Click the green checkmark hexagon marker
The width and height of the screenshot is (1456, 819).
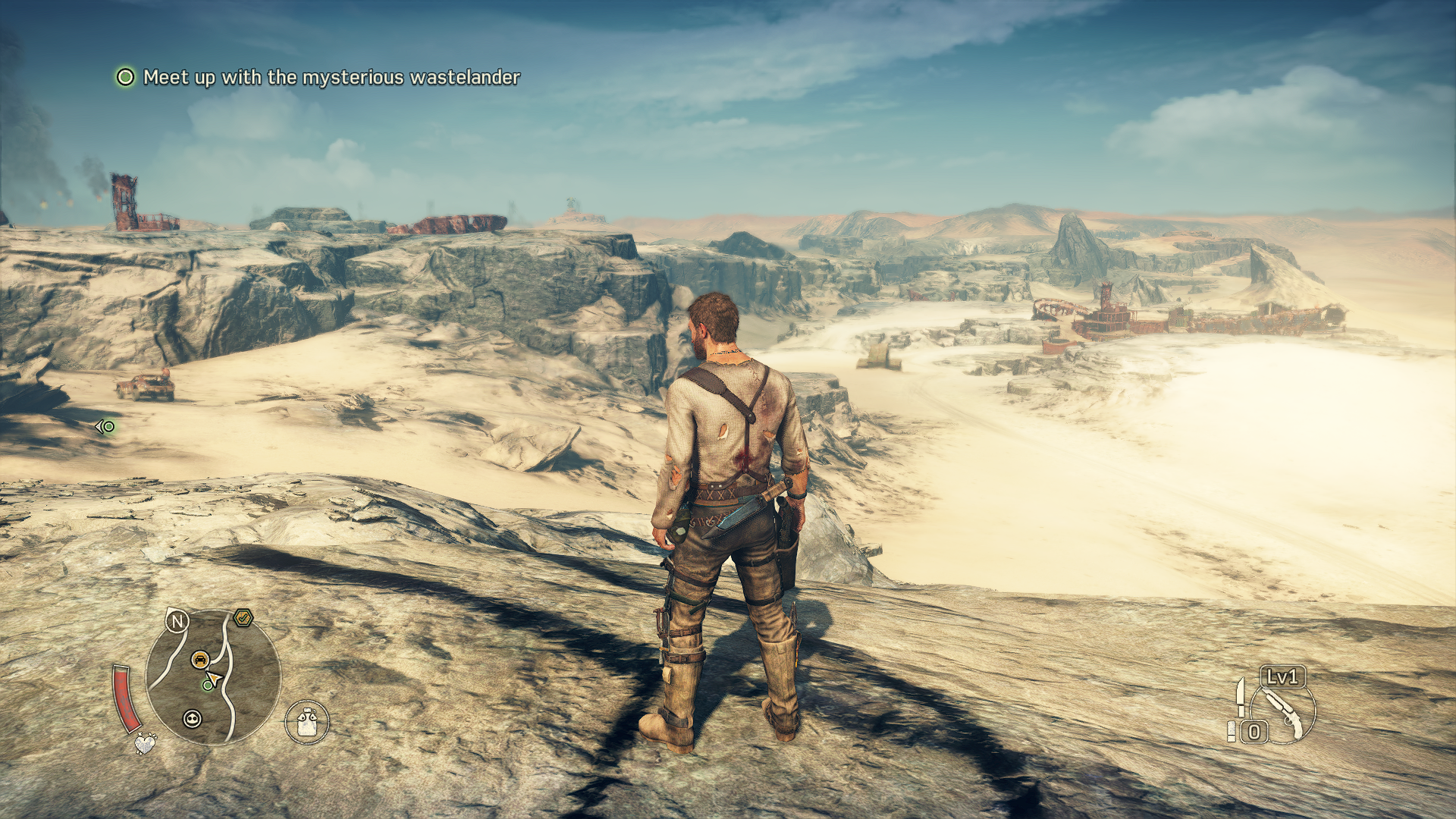coord(243,618)
